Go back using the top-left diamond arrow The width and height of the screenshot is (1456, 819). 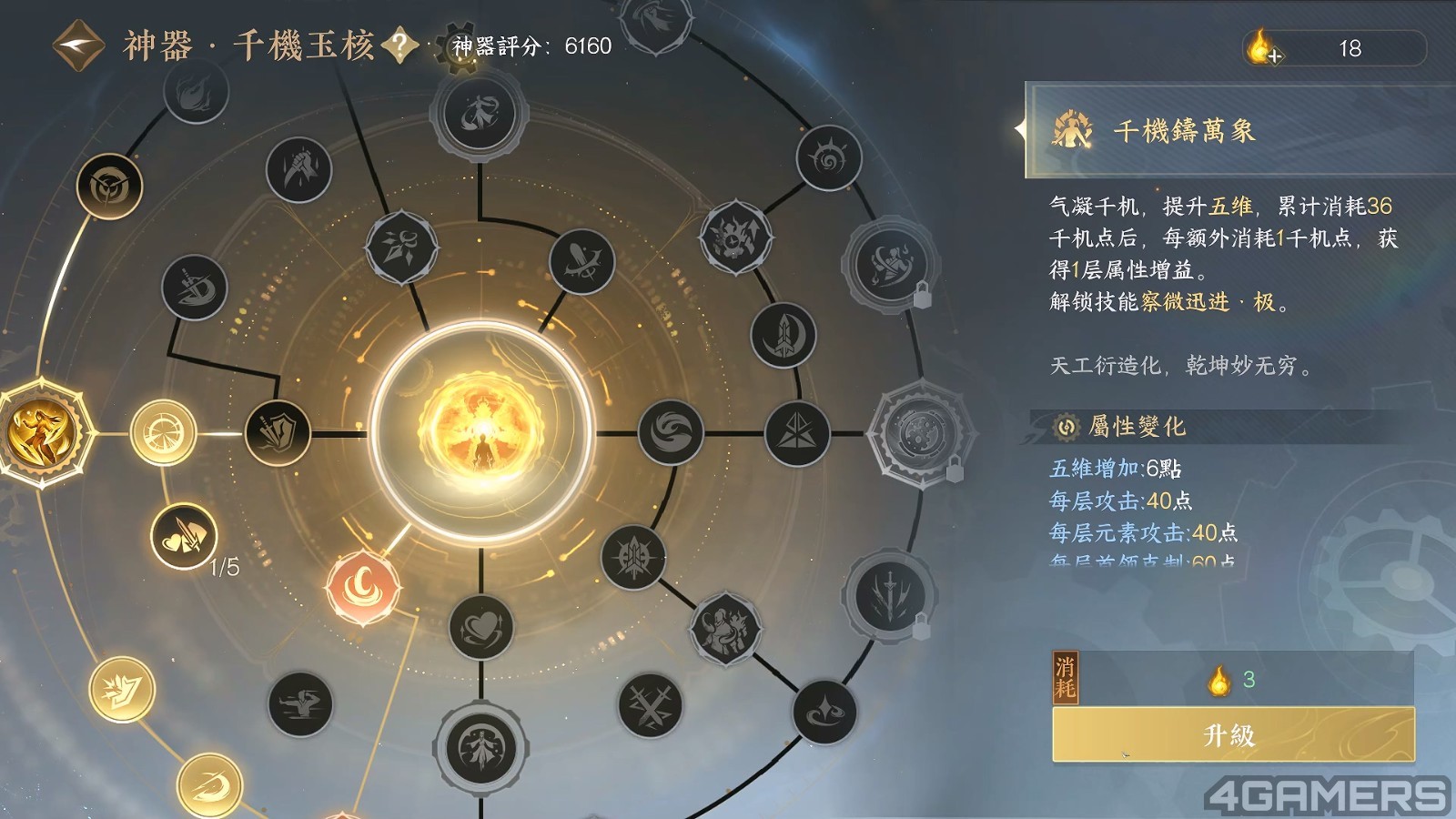(79, 45)
